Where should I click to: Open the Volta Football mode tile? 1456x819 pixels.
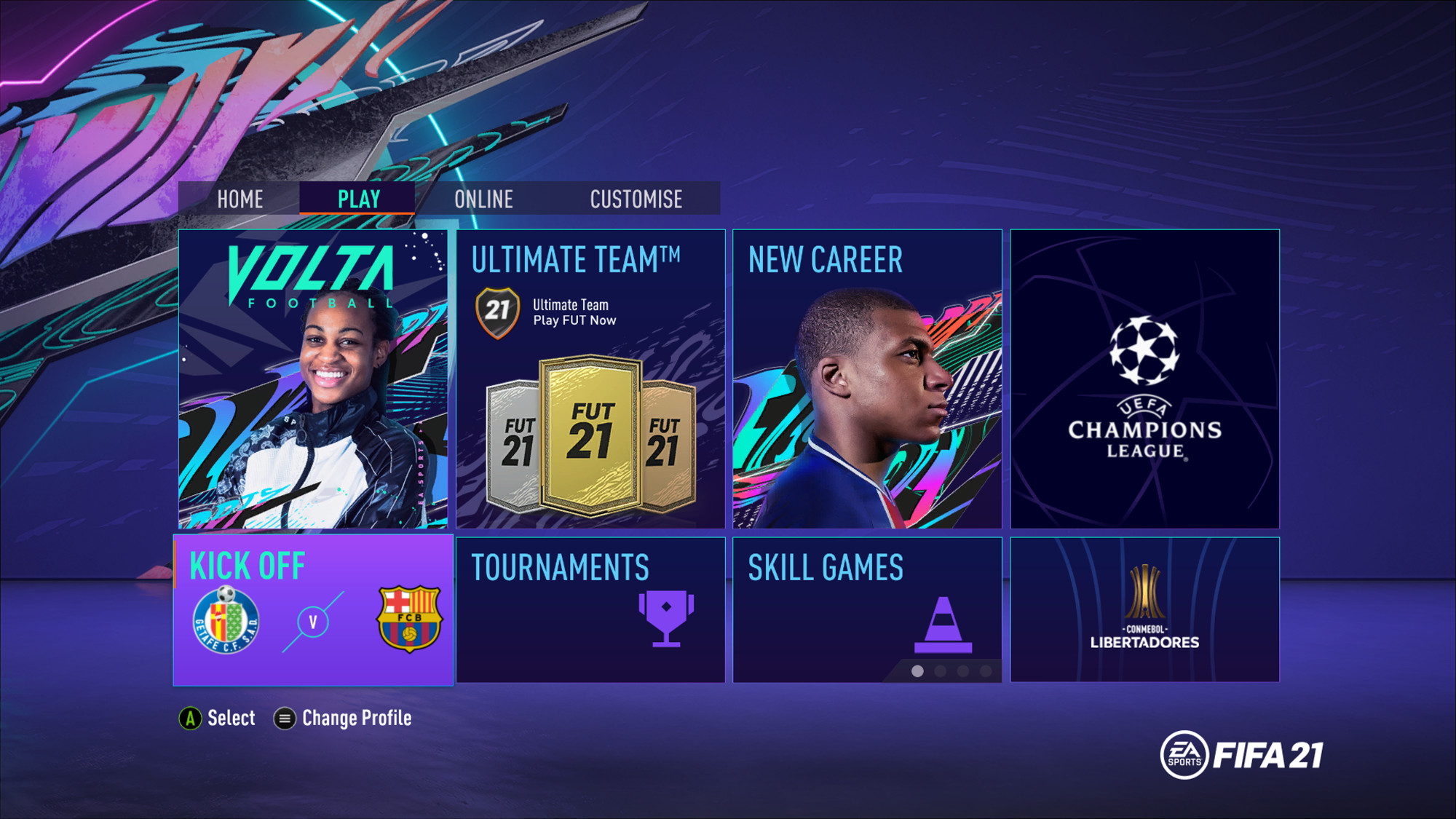click(313, 379)
